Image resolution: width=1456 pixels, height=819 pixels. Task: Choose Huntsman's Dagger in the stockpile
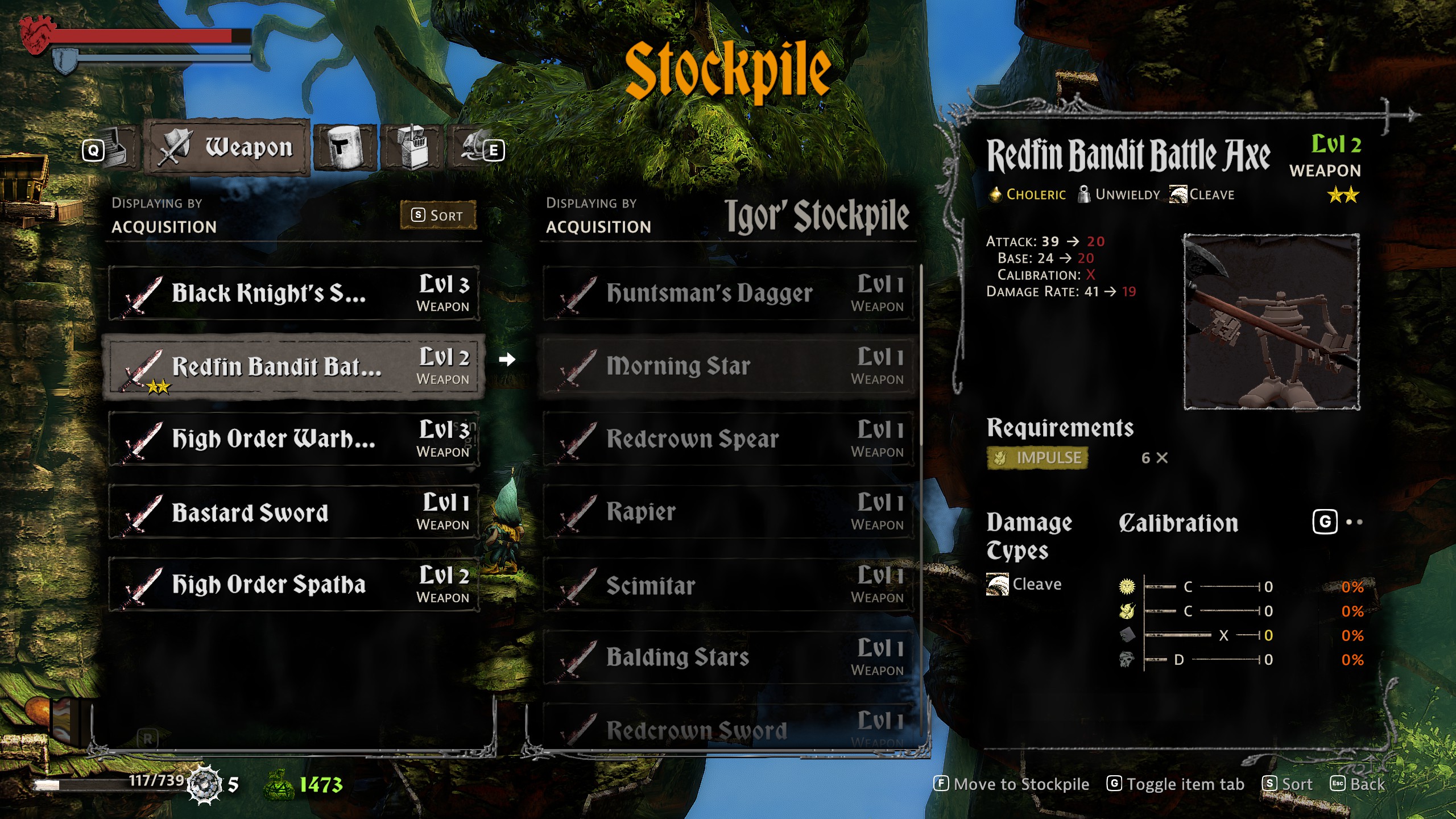[728, 293]
